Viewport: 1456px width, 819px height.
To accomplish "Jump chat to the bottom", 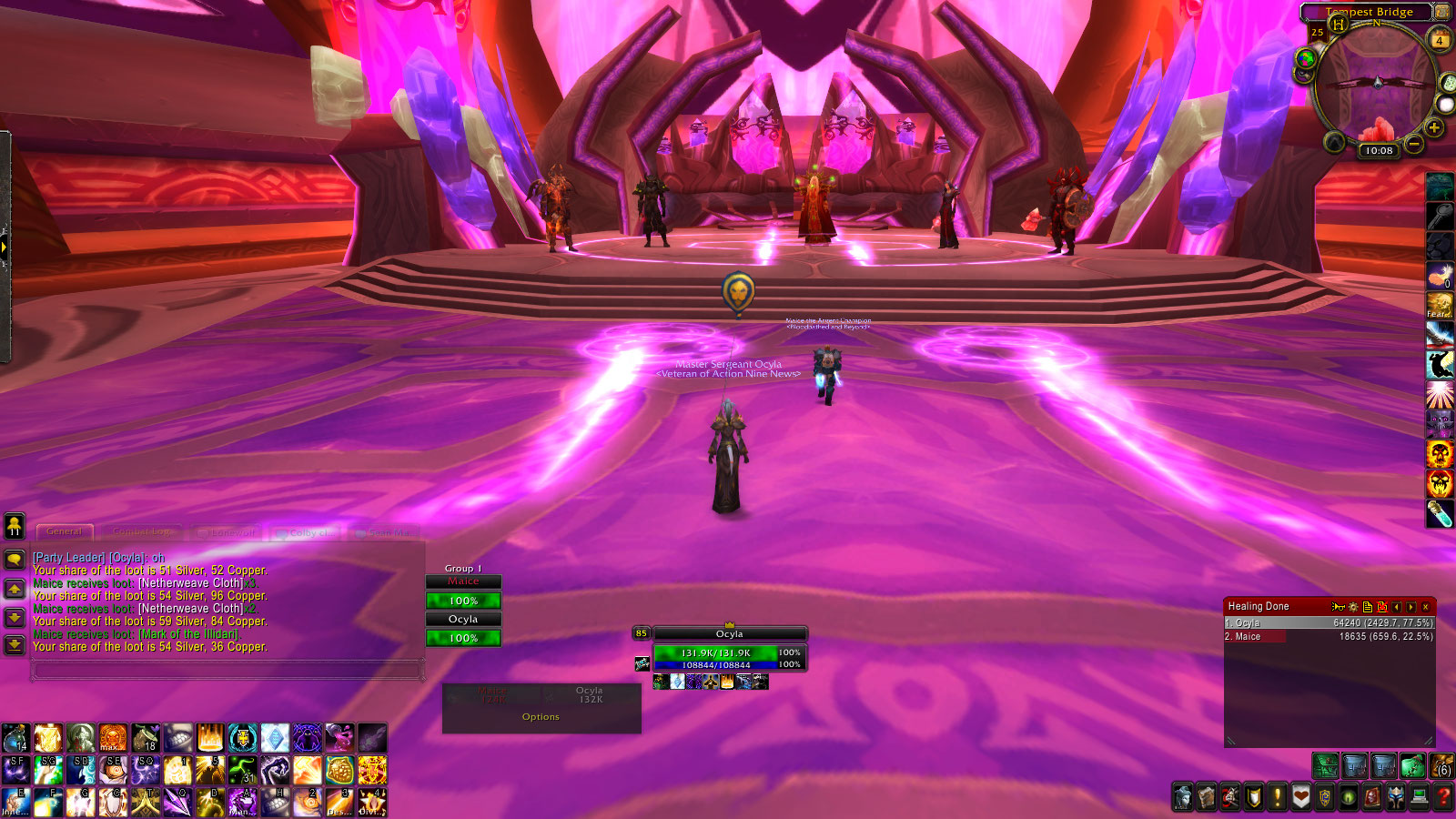I will pyautogui.click(x=15, y=645).
